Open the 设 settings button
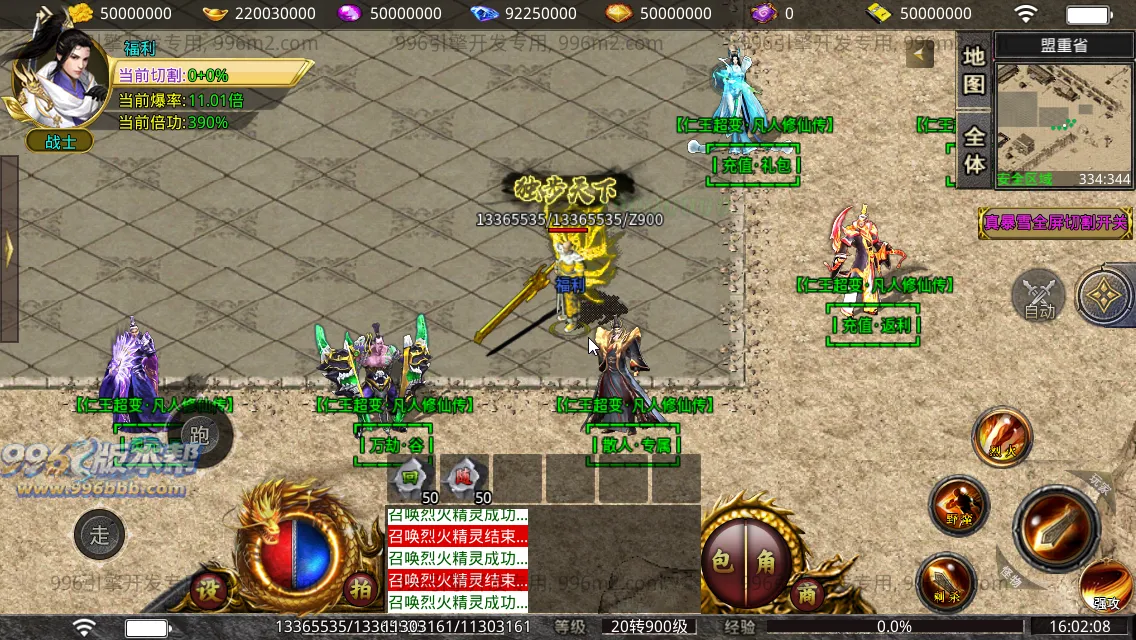The width and height of the screenshot is (1136, 640). (x=209, y=589)
